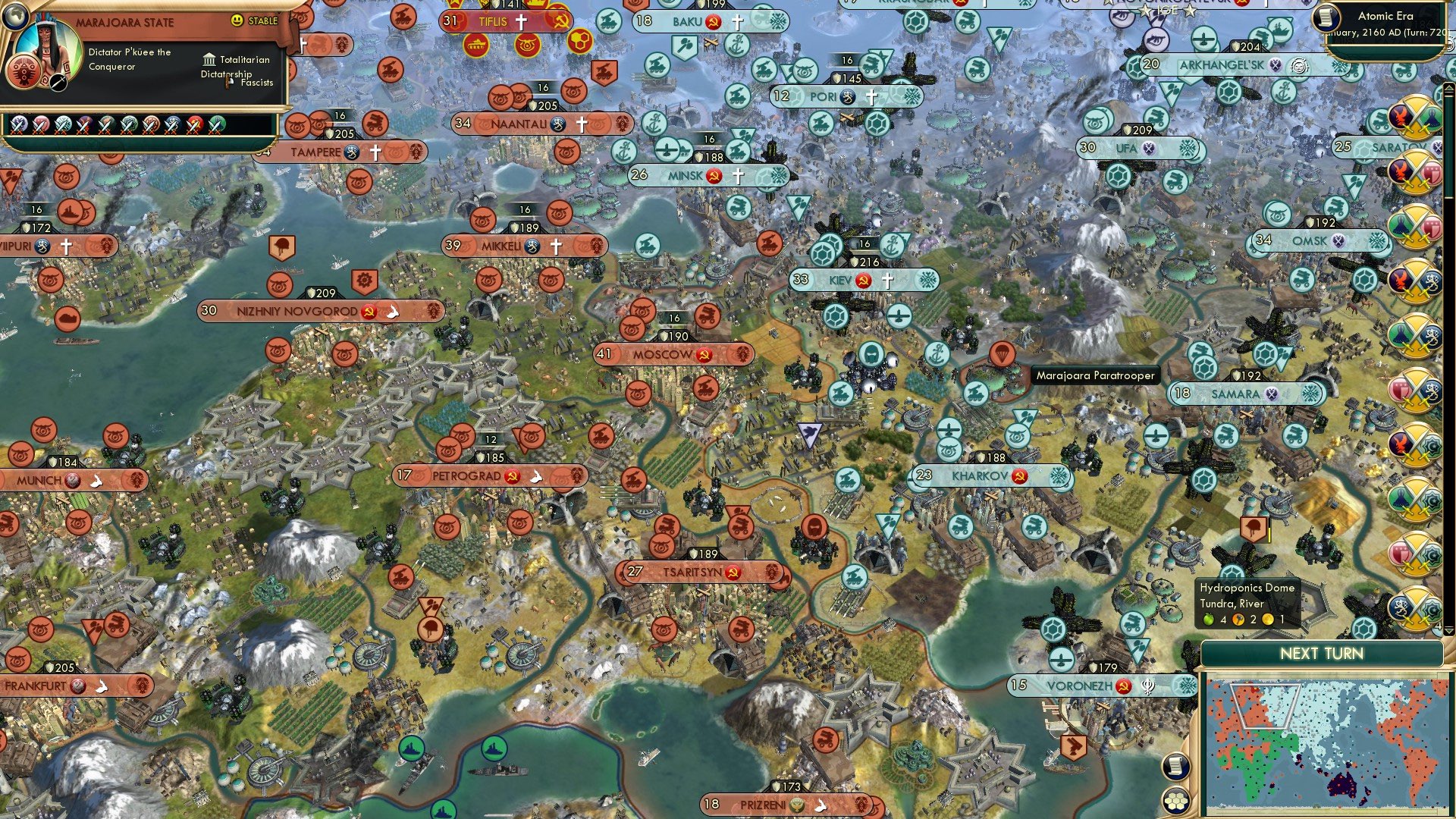Open Social Policies via the scroll icon
Screen dimensions: 1456x819
point(1175,766)
